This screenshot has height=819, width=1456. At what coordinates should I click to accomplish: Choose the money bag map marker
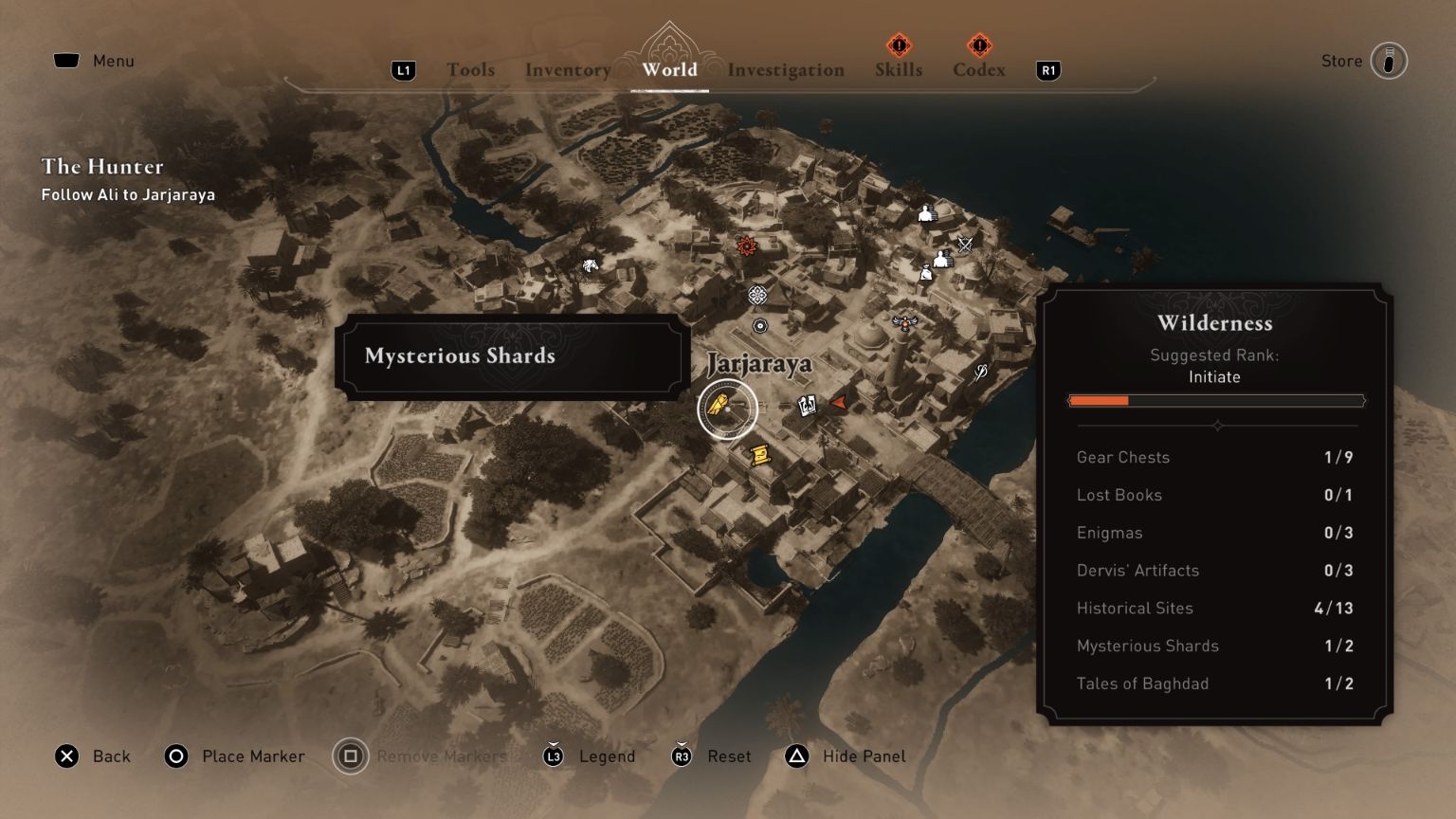[926, 273]
